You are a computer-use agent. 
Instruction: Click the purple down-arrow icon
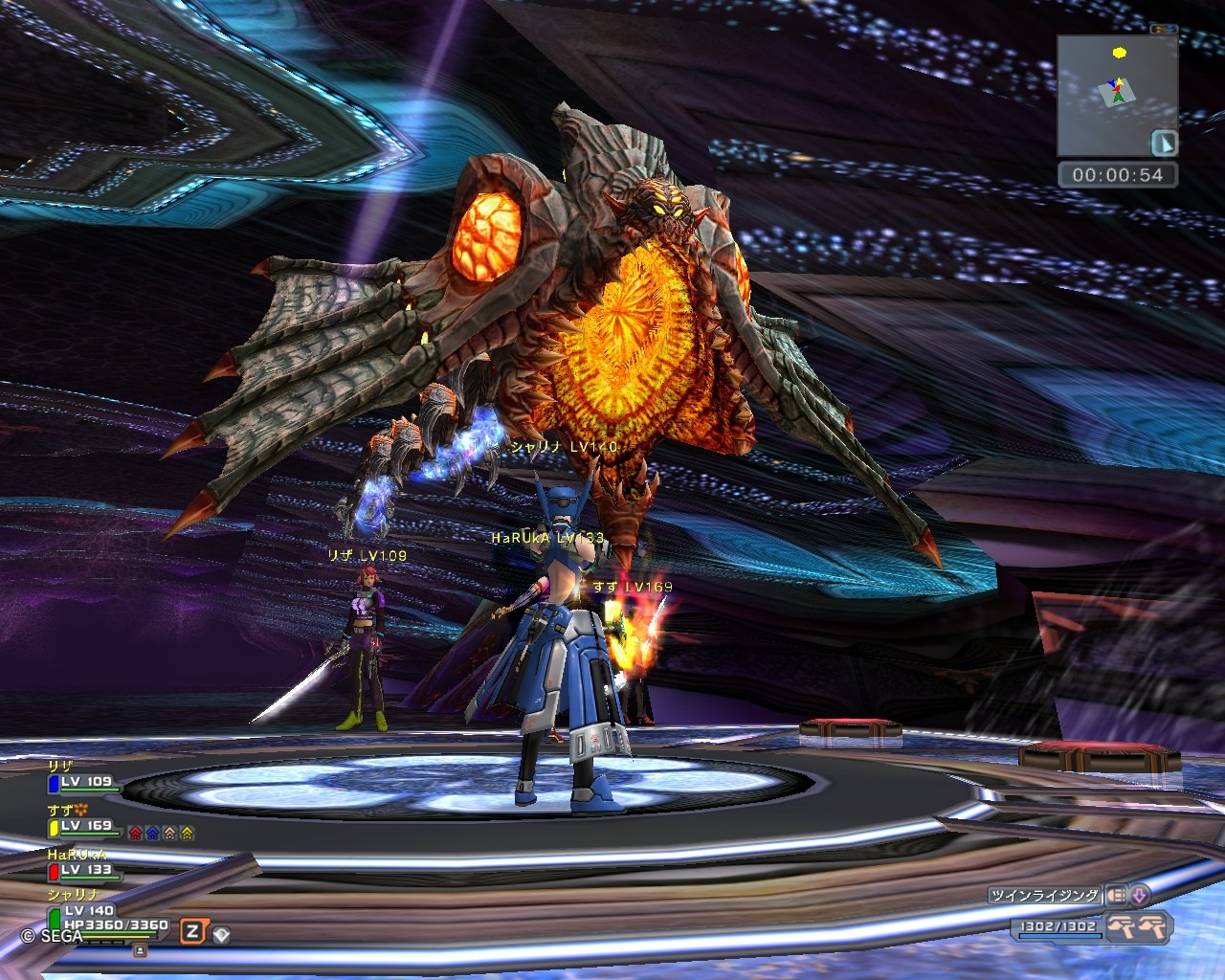point(1139,896)
